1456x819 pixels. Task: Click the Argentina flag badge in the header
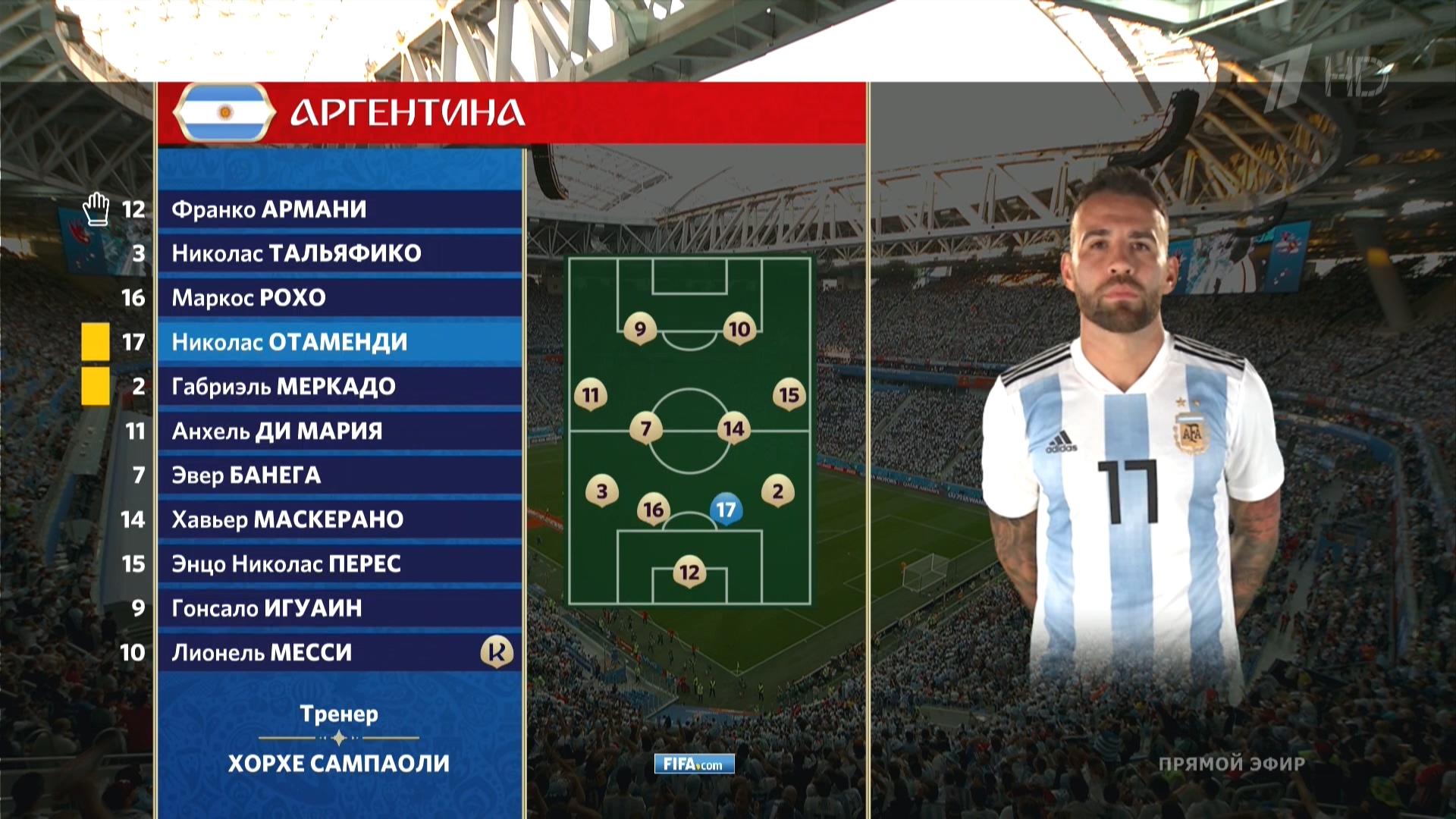coord(224,113)
